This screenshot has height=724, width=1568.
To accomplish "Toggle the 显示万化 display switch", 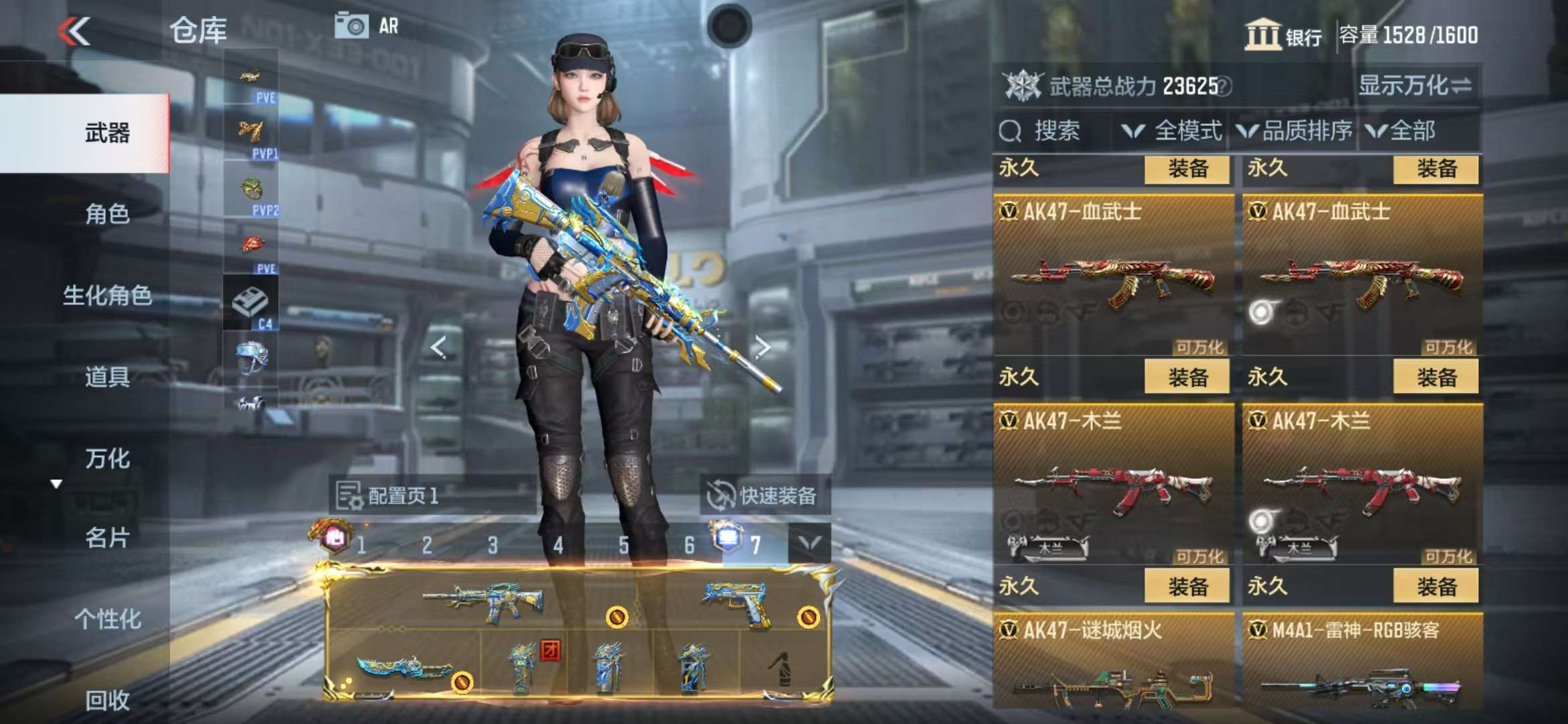I will pos(1415,86).
